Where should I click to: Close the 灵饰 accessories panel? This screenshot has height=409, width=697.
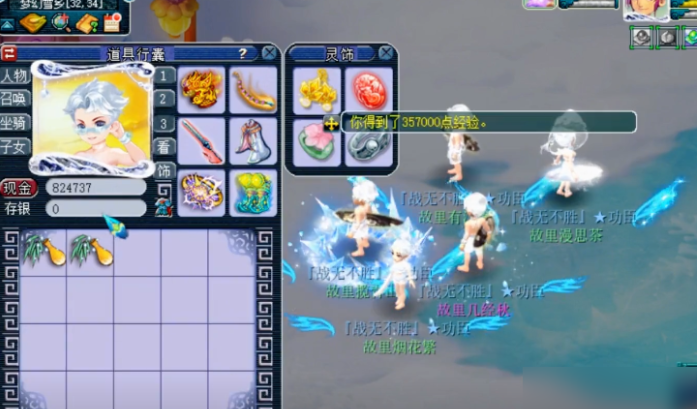[385, 53]
